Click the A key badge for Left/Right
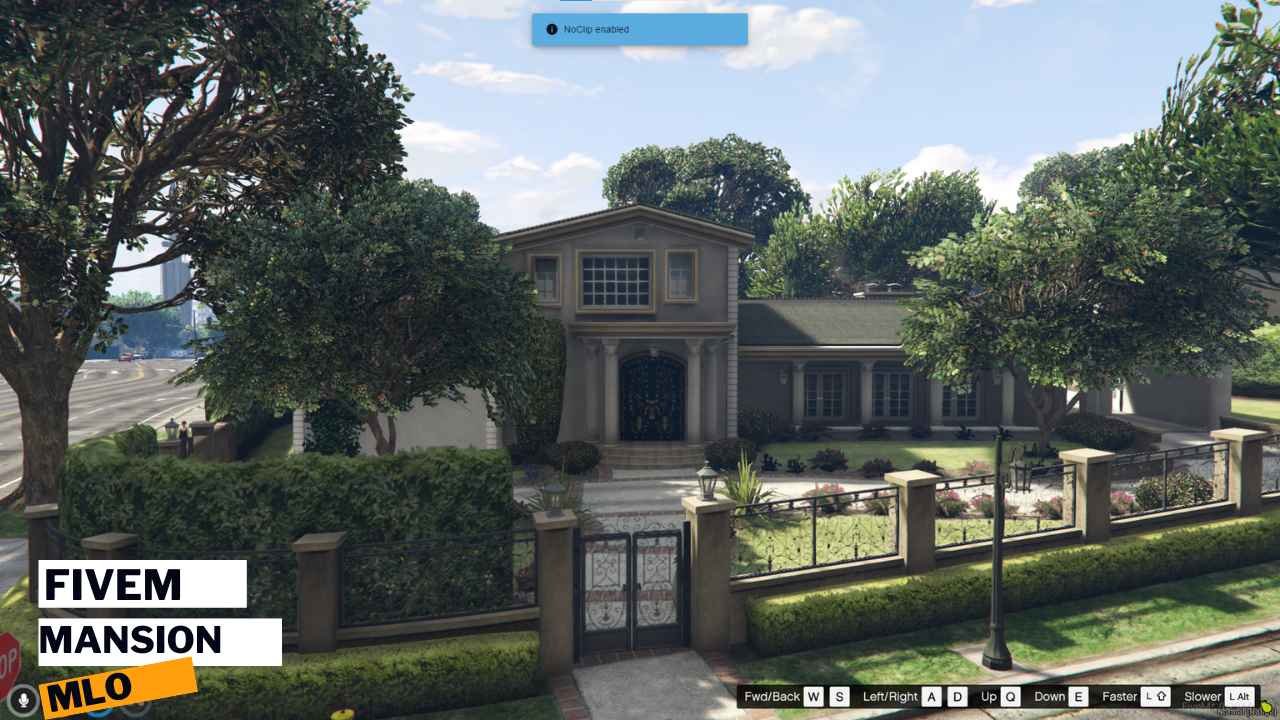 pos(931,697)
